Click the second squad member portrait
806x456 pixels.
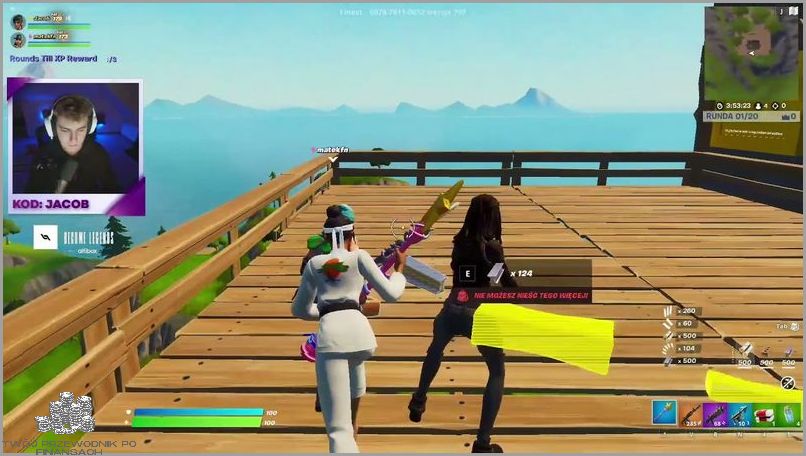click(x=19, y=40)
